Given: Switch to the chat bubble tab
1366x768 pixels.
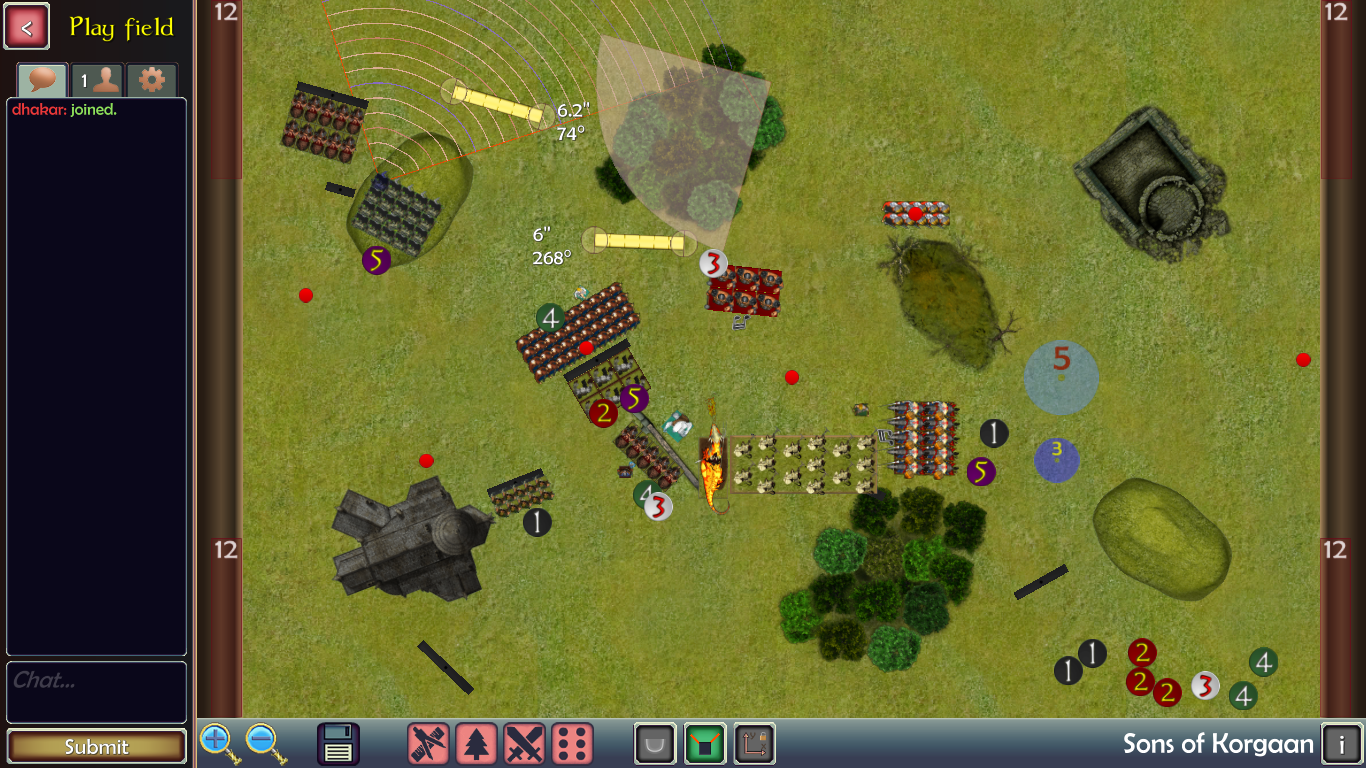Looking at the screenshot, I should (42, 80).
